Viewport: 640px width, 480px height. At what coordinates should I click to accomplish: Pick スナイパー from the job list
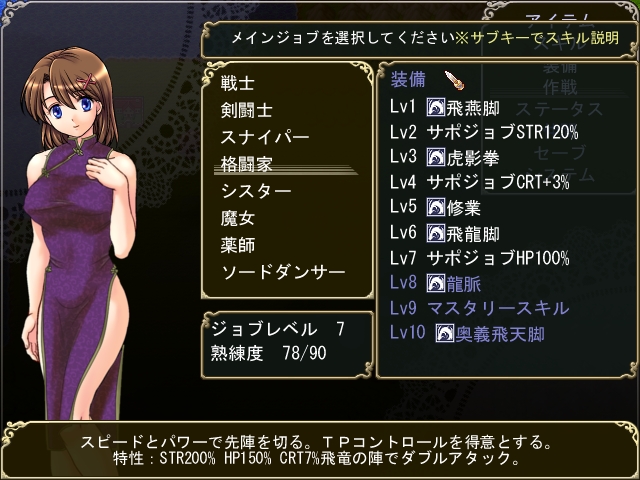[x=265, y=137]
